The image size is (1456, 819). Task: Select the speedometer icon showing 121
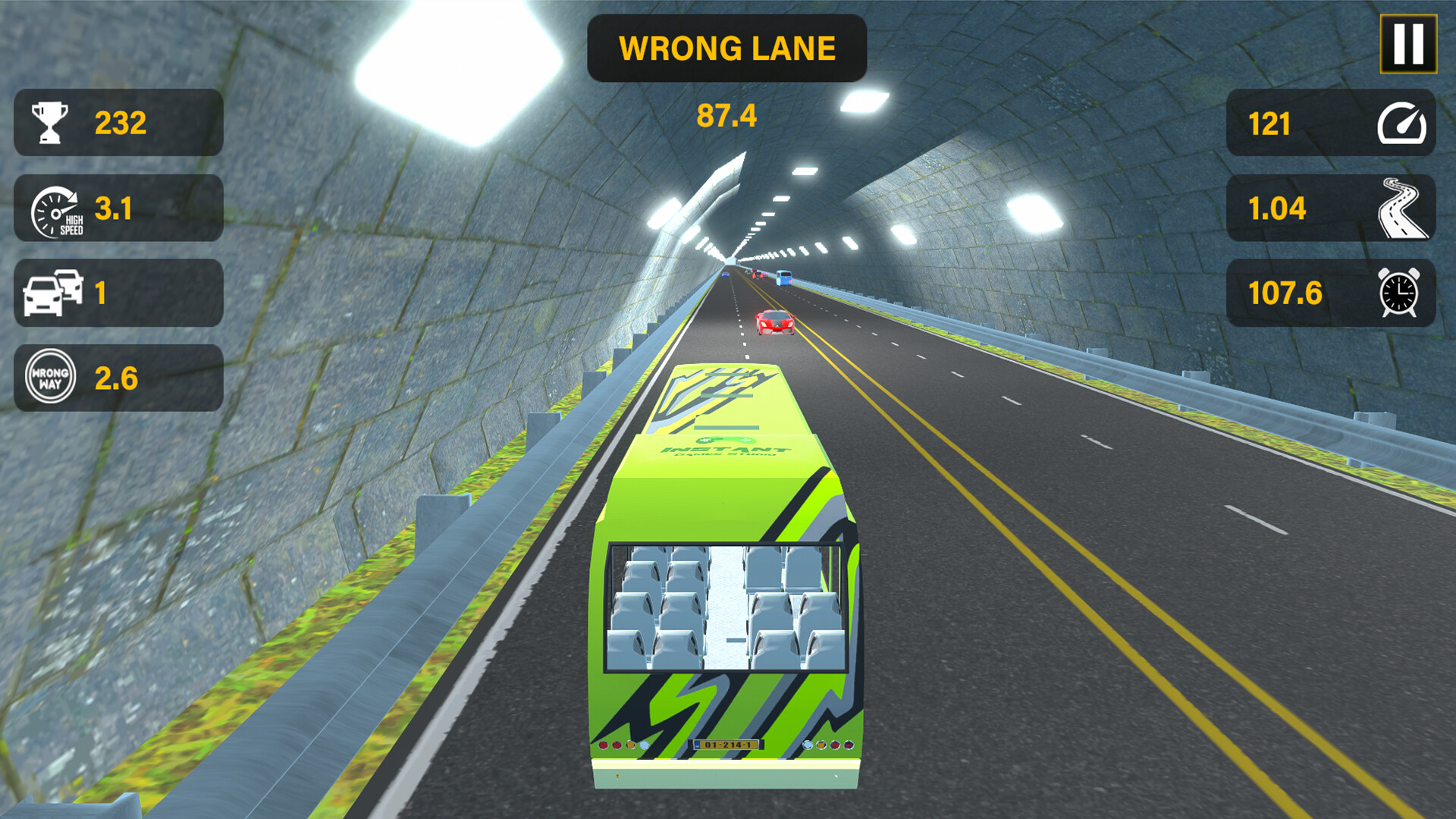[1402, 123]
